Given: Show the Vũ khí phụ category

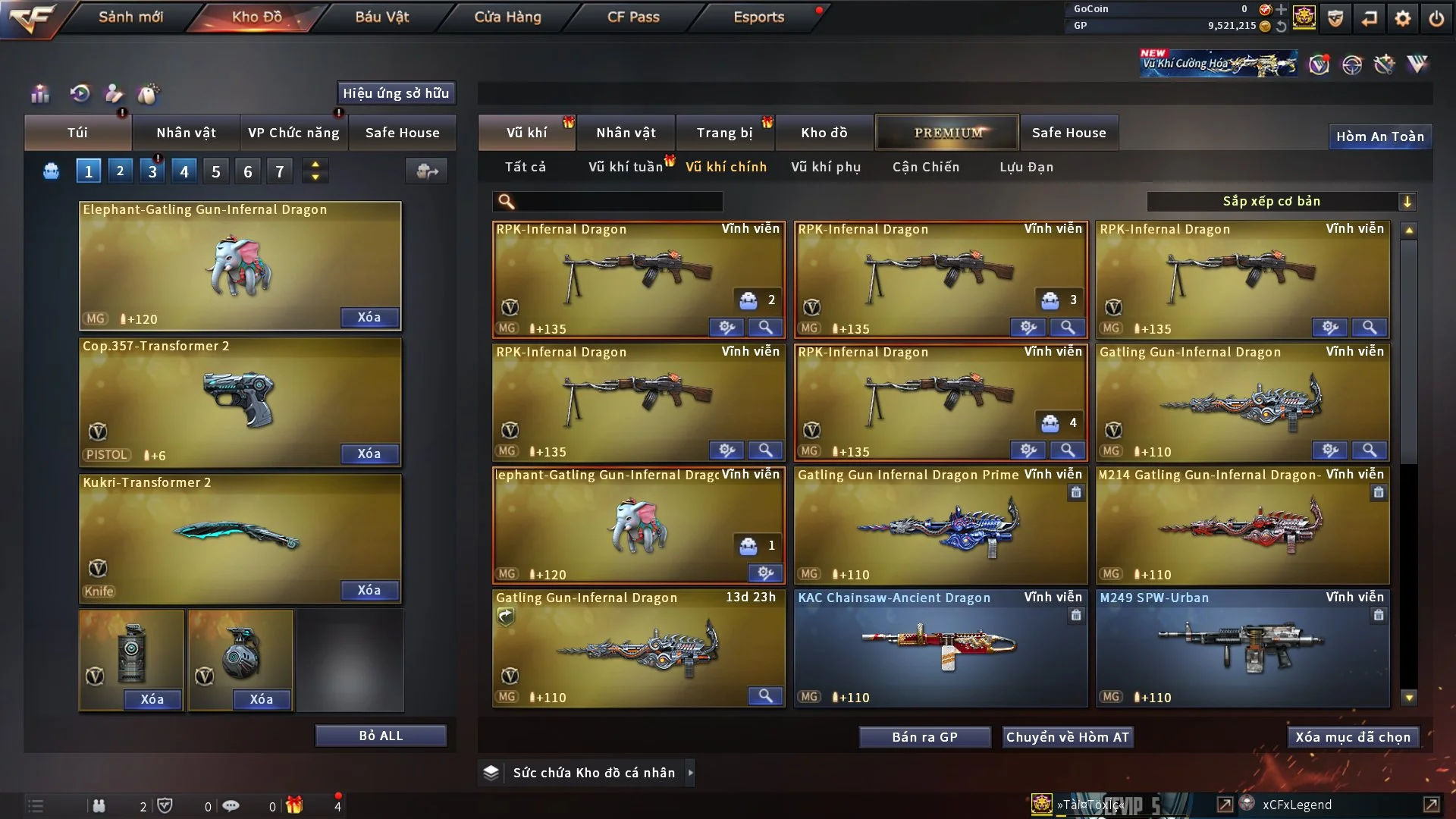Looking at the screenshot, I should pyautogui.click(x=825, y=167).
